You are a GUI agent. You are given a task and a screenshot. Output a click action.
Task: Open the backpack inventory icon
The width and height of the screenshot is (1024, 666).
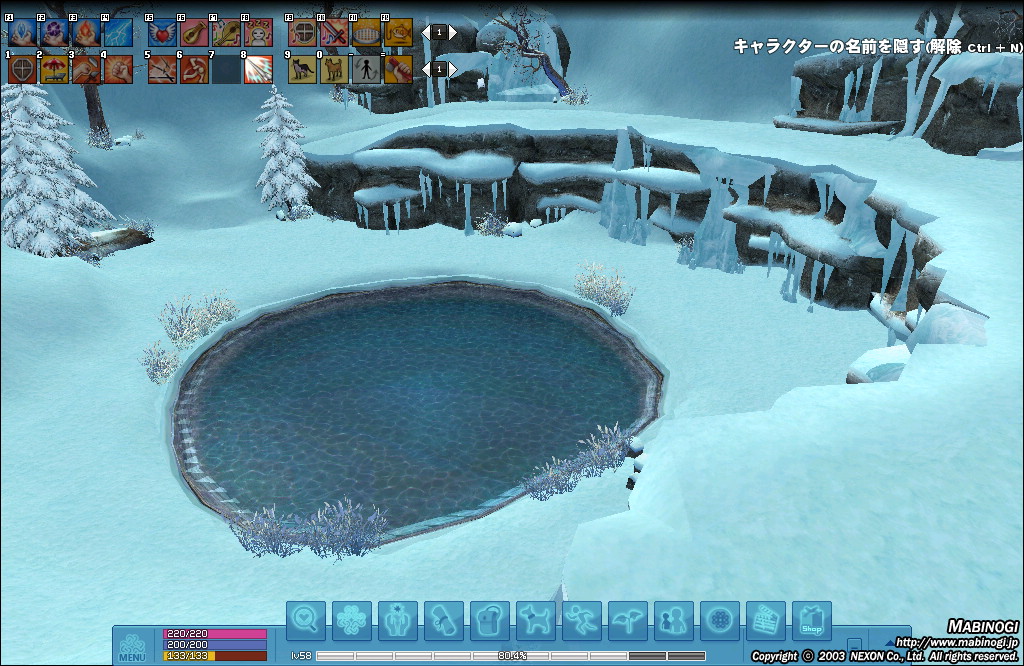pyautogui.click(x=489, y=621)
